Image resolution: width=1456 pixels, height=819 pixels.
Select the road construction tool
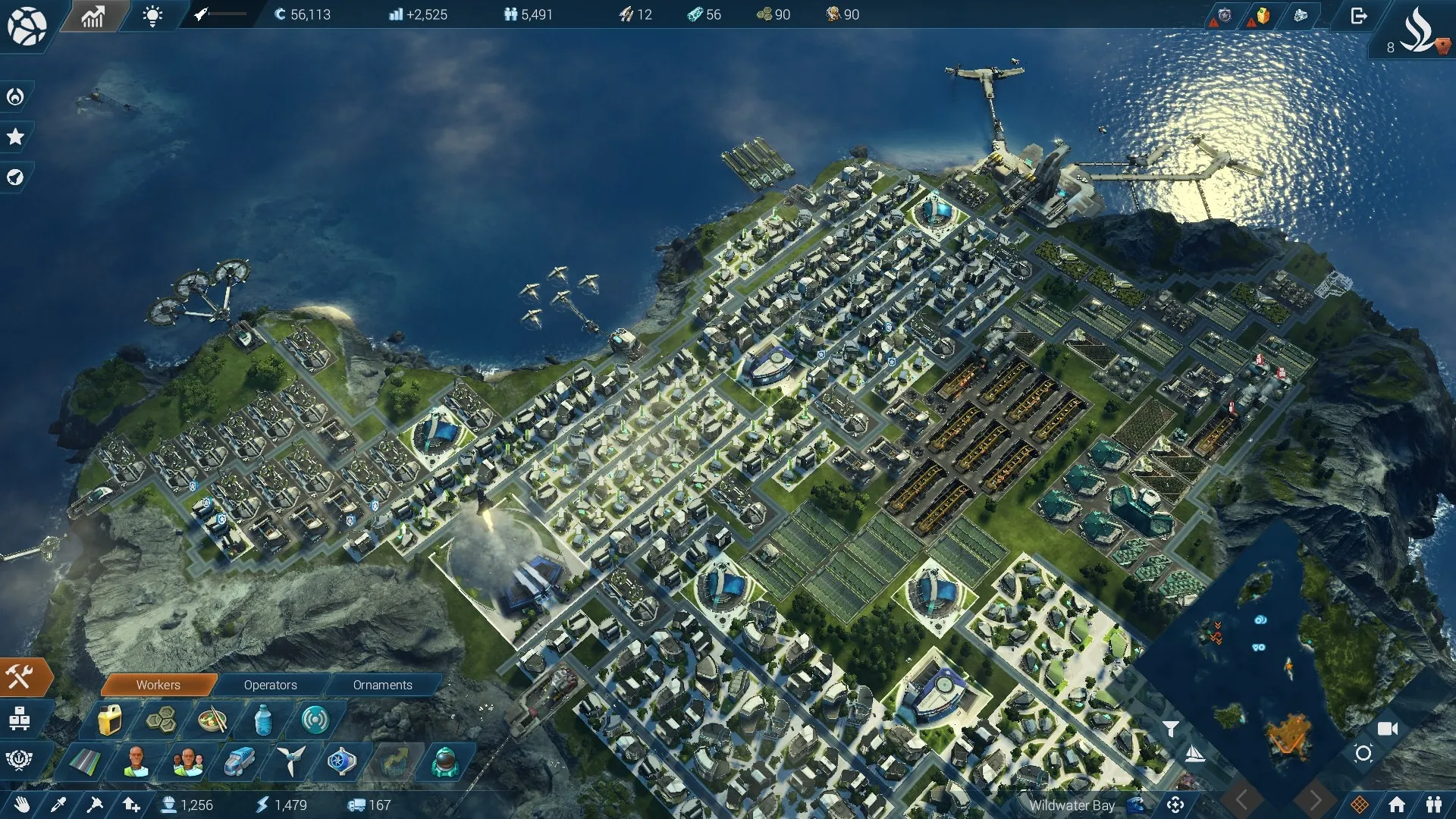point(84,761)
